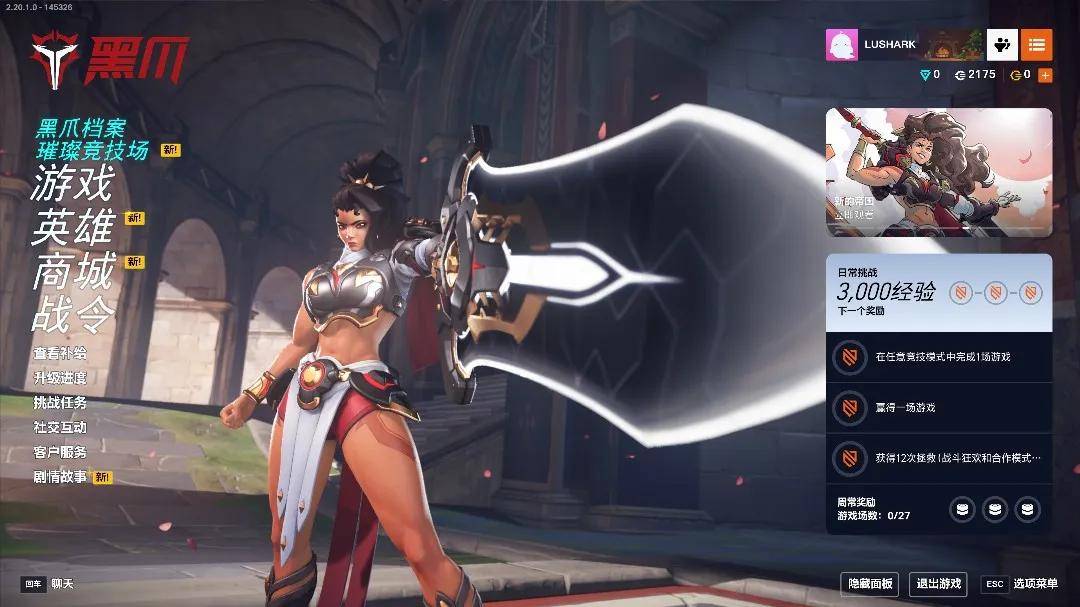Choose 客户服务 customer service
Viewport: 1080px width, 607px height.
click(60, 452)
